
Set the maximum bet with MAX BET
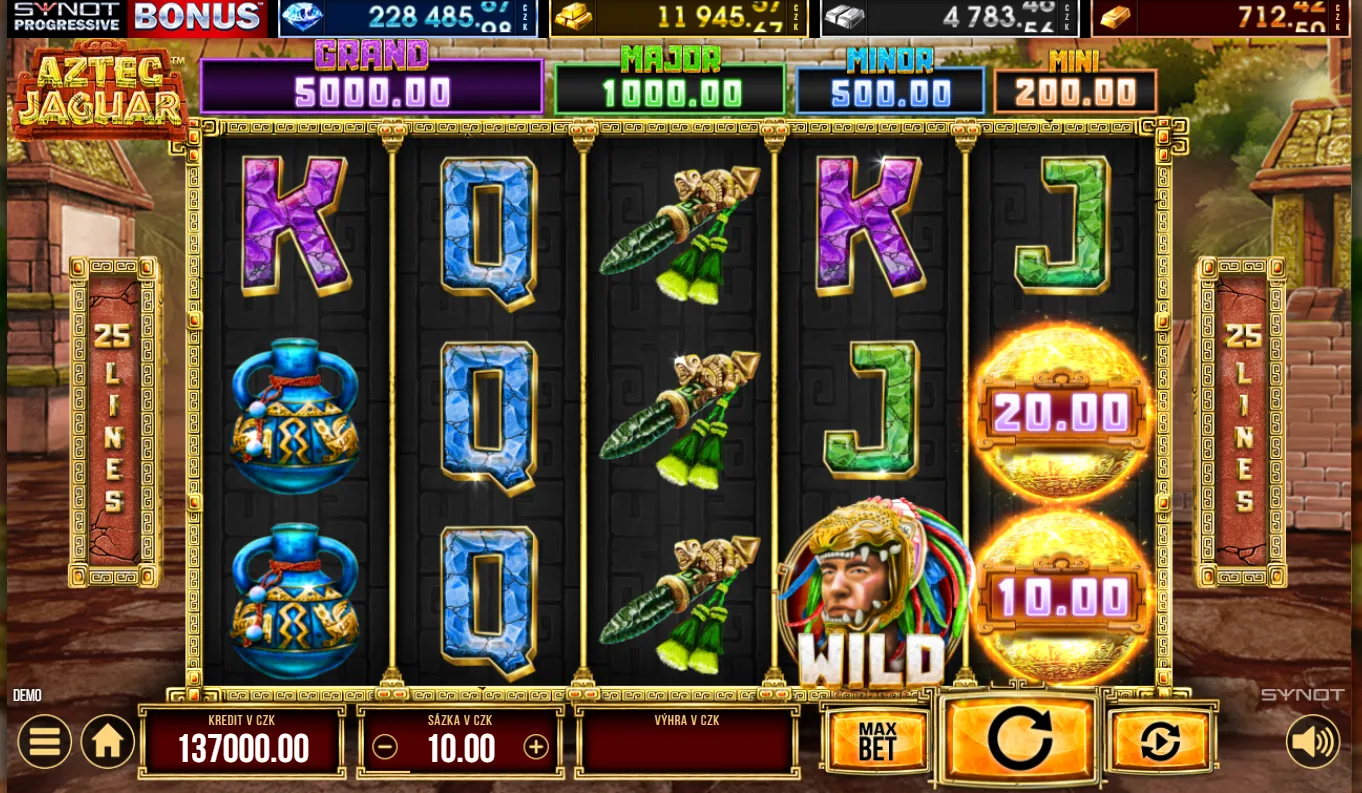[877, 742]
